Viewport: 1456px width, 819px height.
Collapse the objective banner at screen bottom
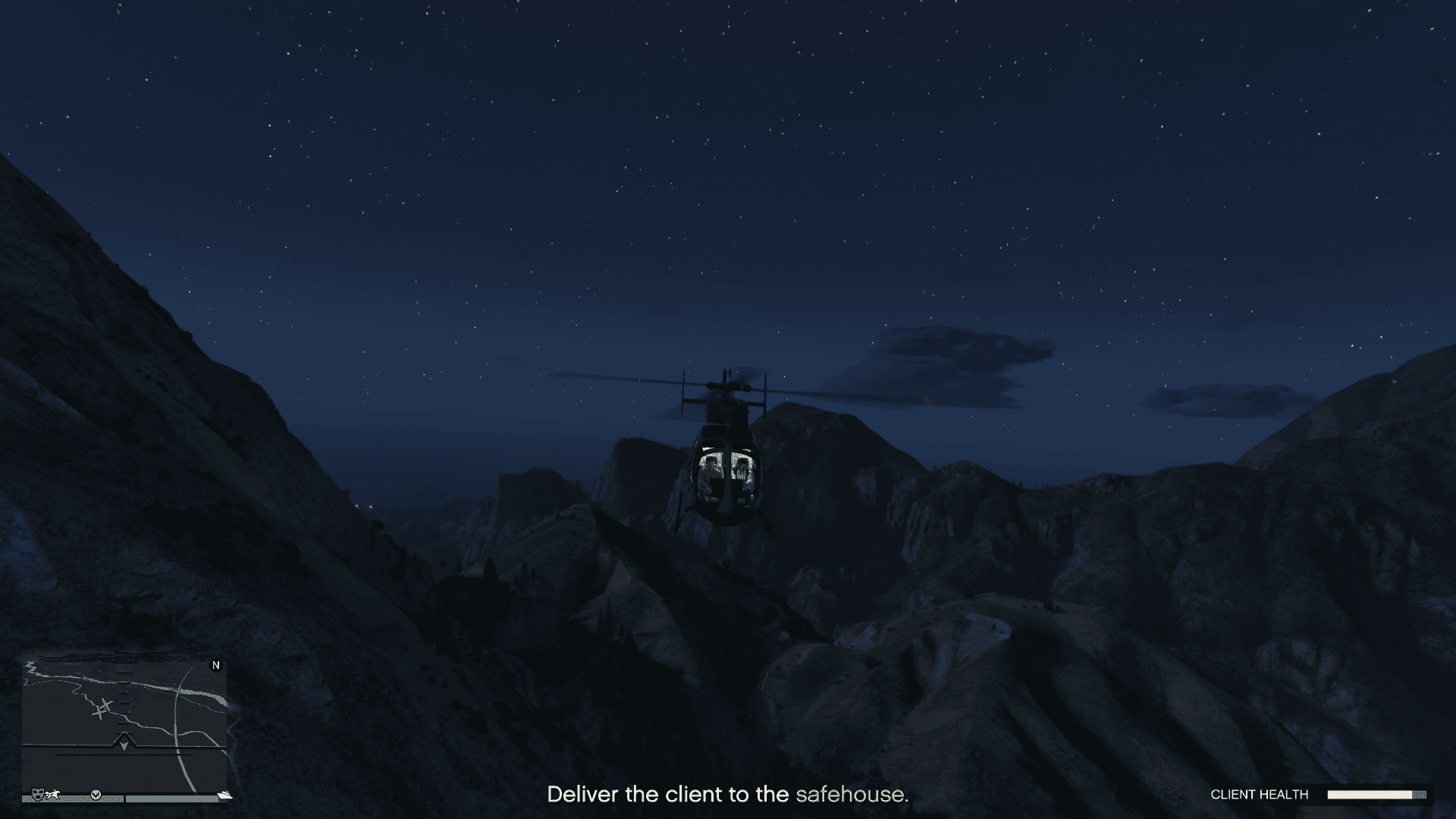click(x=728, y=795)
